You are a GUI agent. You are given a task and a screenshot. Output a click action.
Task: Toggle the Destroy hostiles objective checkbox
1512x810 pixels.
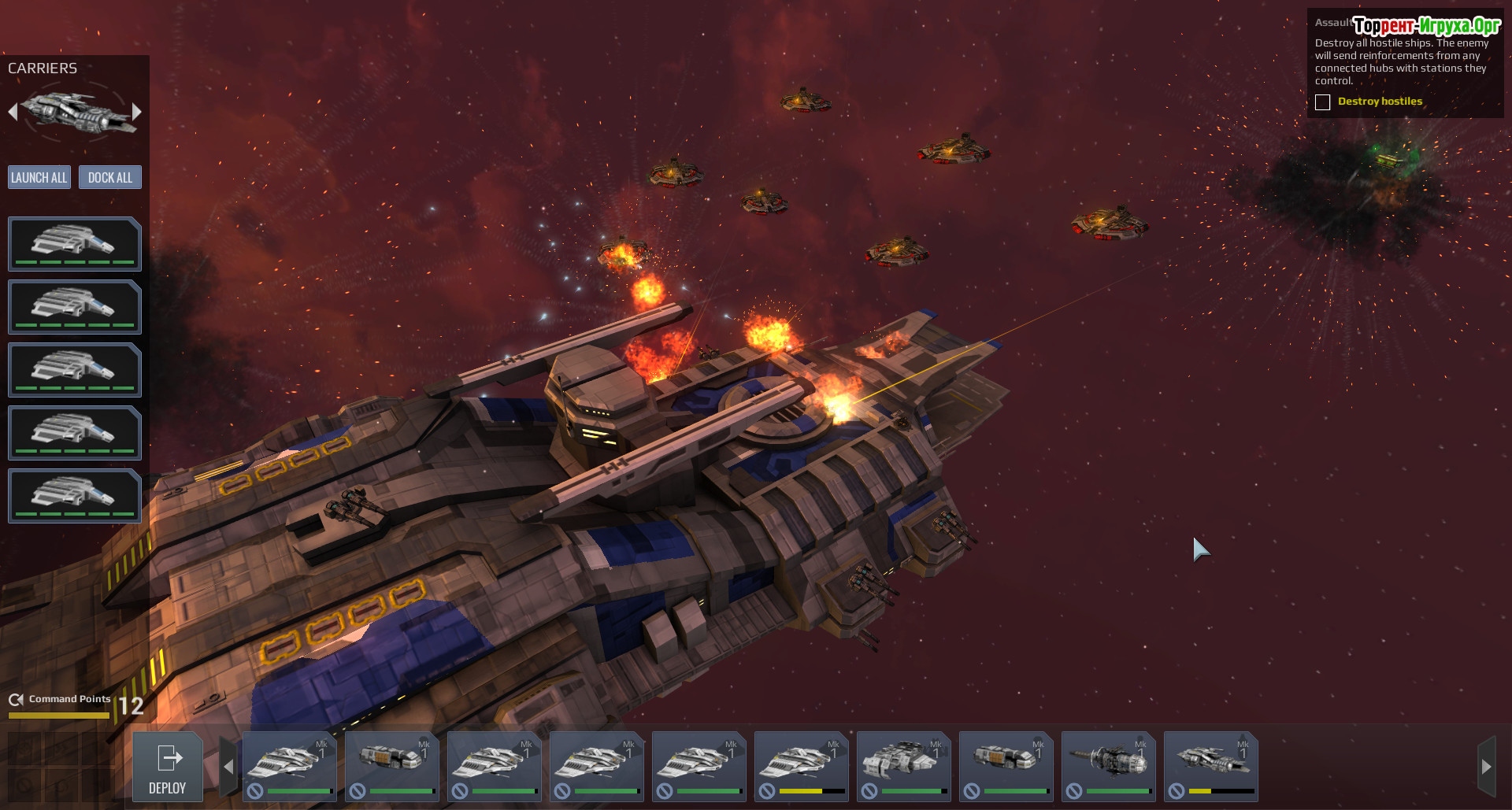coord(1323,102)
